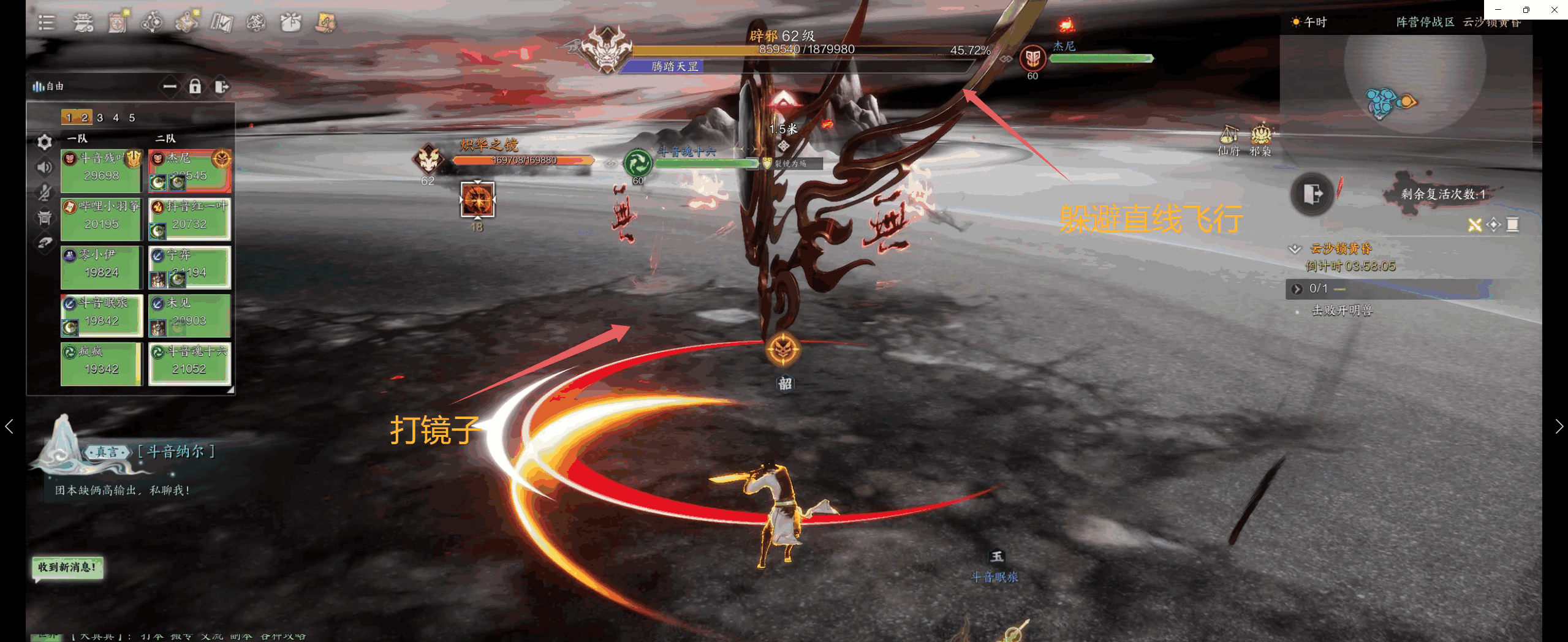Toggle the muted microphone icon
1568x642 pixels.
coord(45,192)
